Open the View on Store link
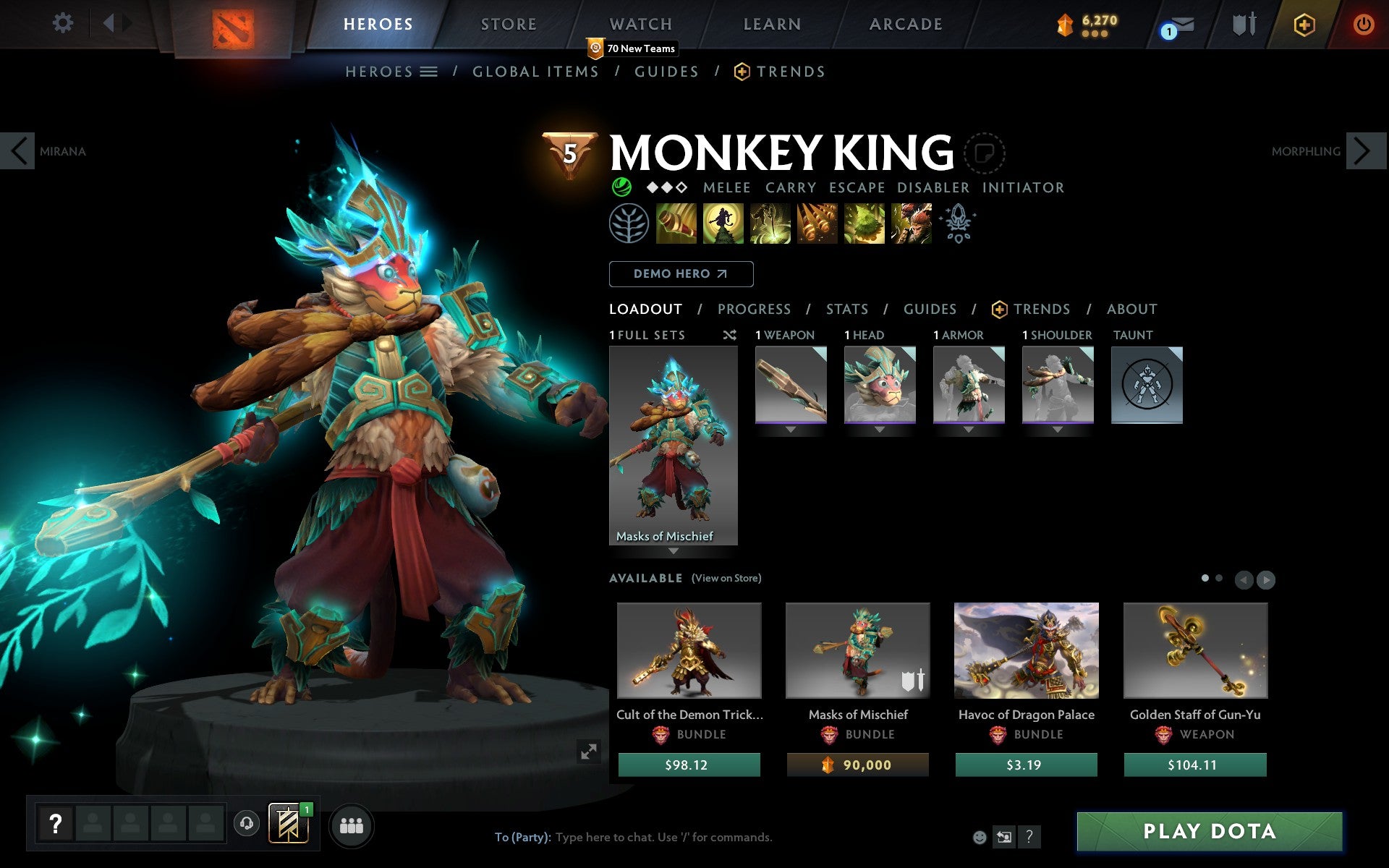The height and width of the screenshot is (868, 1389). tap(726, 578)
